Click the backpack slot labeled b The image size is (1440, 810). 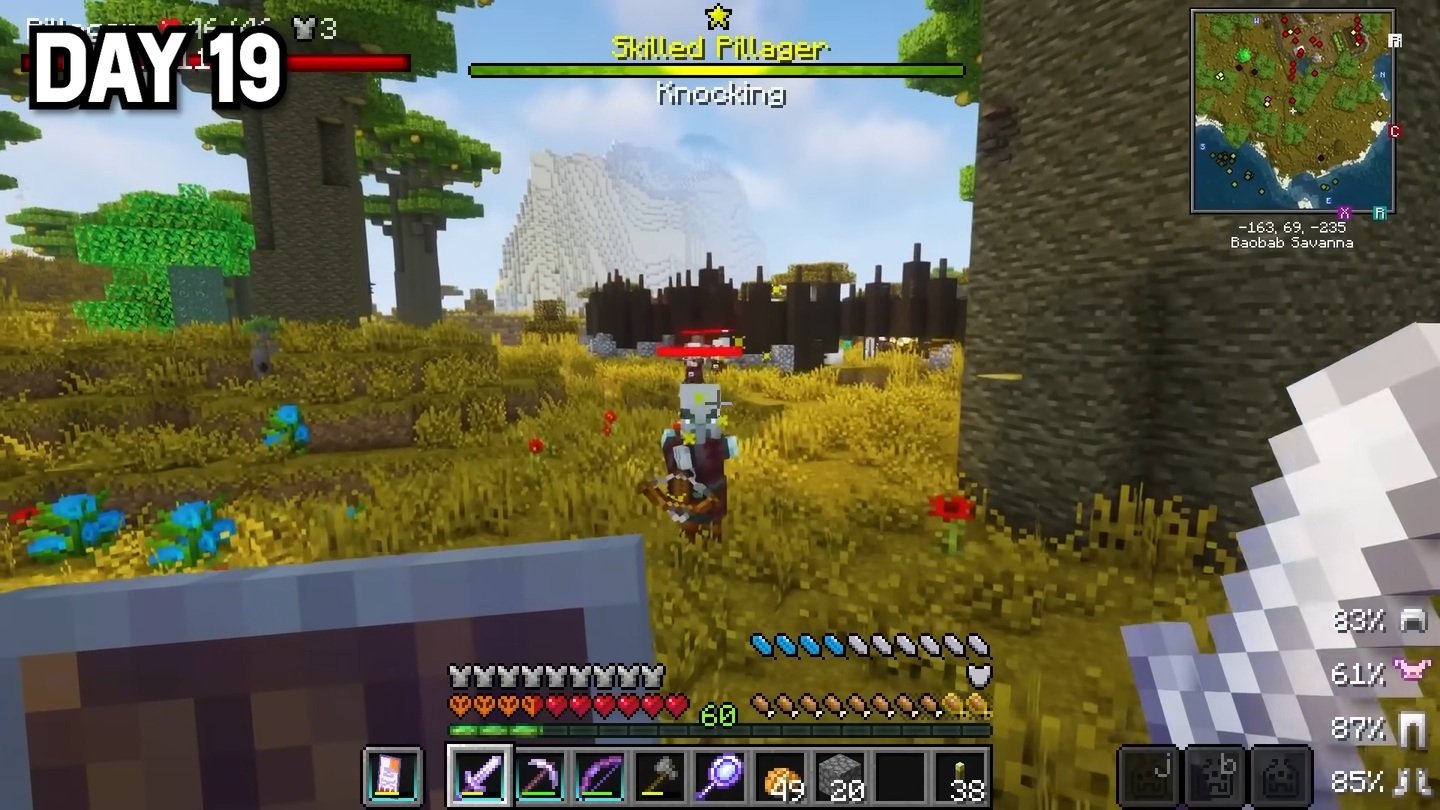pos(1215,776)
